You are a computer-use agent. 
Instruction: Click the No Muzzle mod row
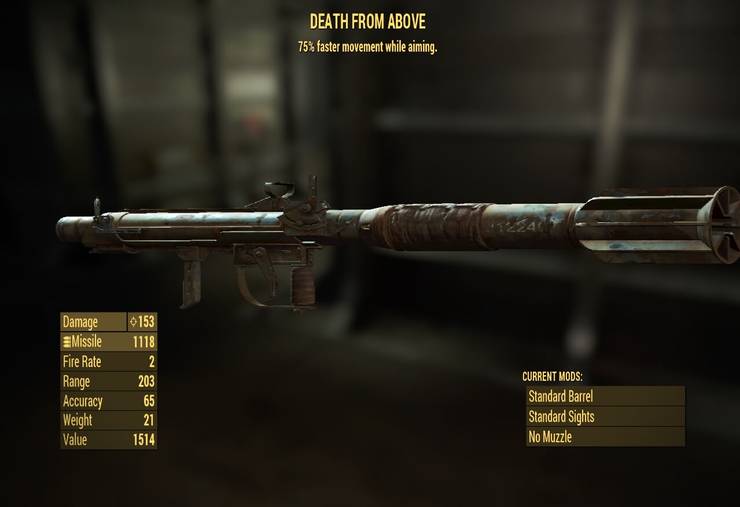[605, 437]
